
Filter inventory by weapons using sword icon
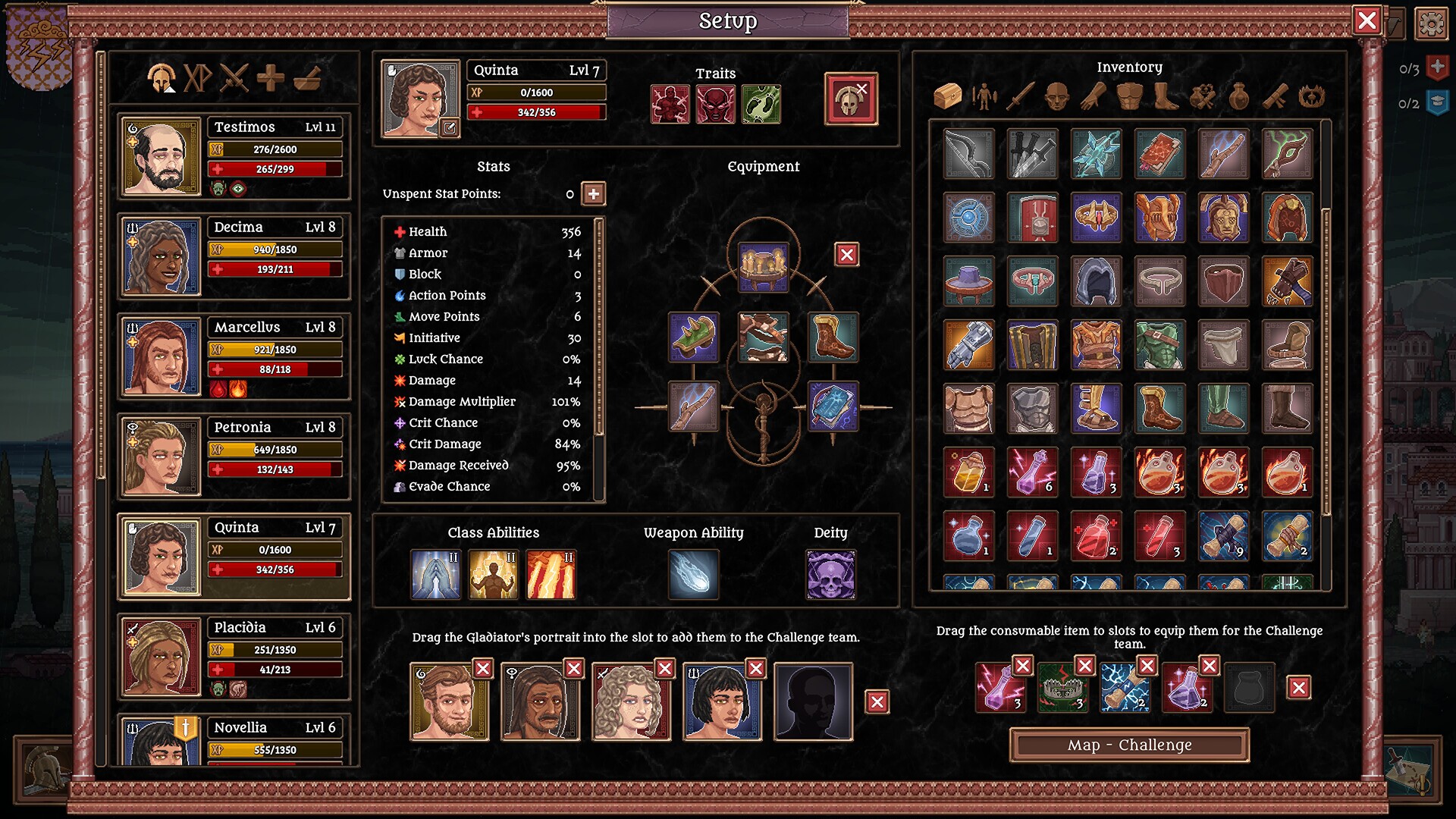pyautogui.click(x=1023, y=96)
